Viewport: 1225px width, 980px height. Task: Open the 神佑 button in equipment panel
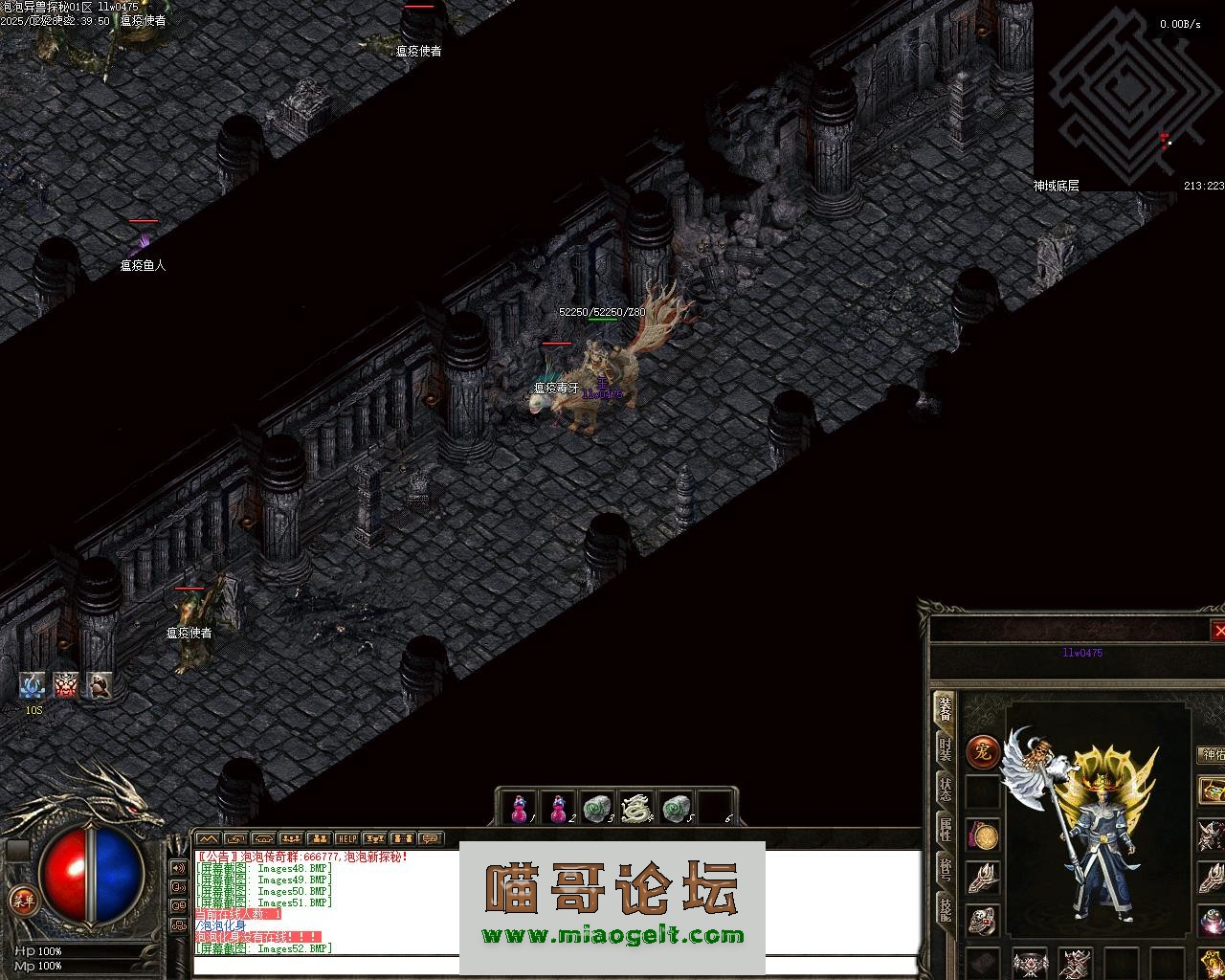click(1212, 755)
